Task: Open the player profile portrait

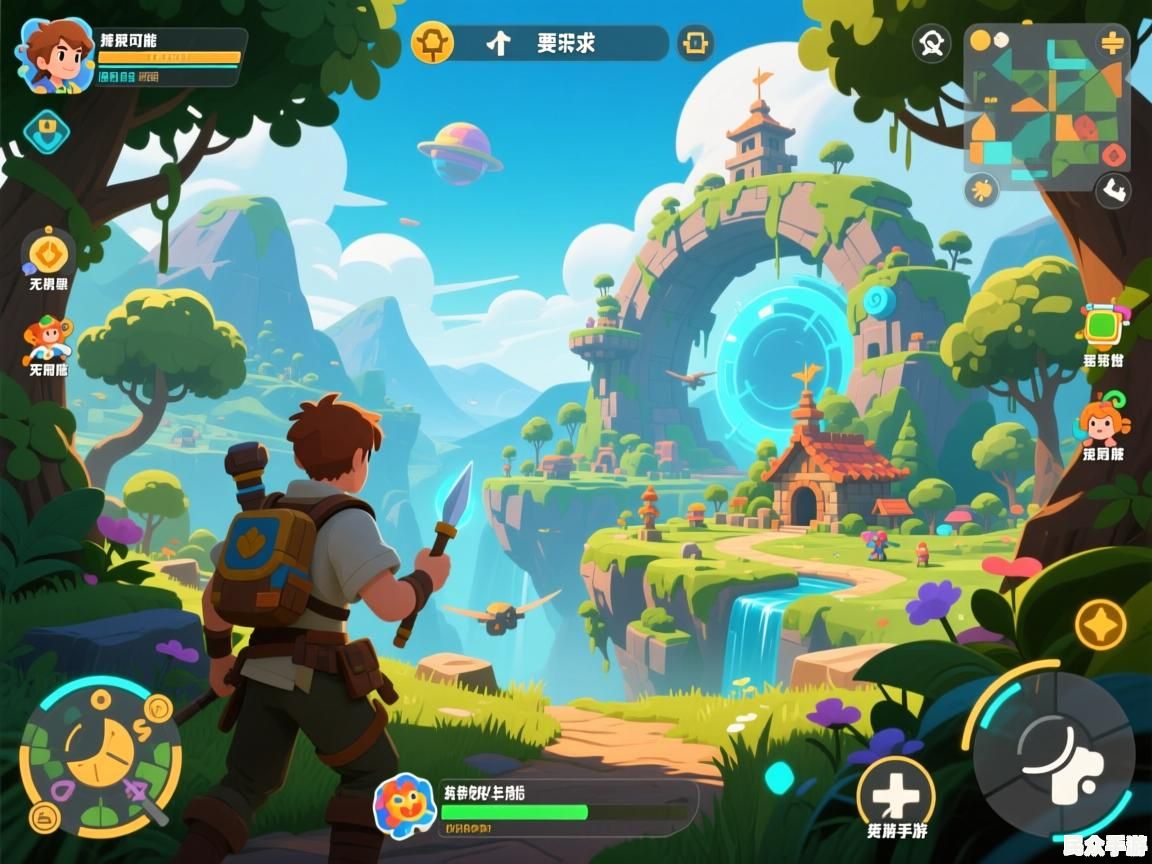Action: tap(54, 56)
